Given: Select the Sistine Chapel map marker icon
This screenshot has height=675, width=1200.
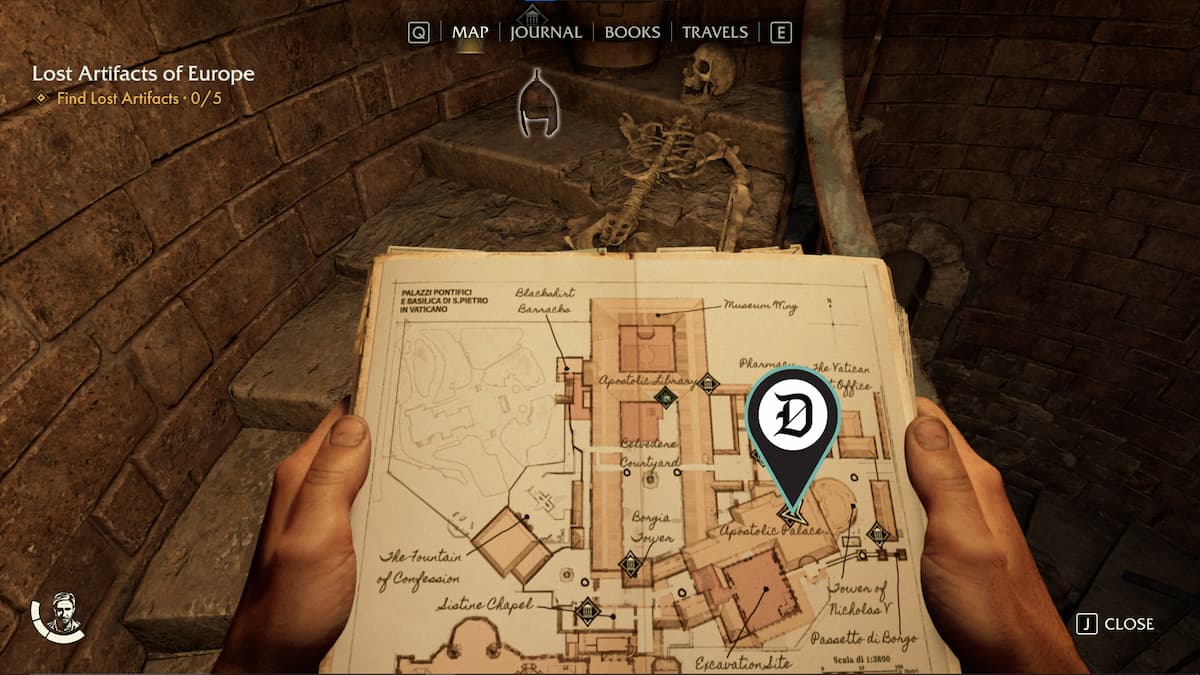Looking at the screenshot, I should 588,610.
